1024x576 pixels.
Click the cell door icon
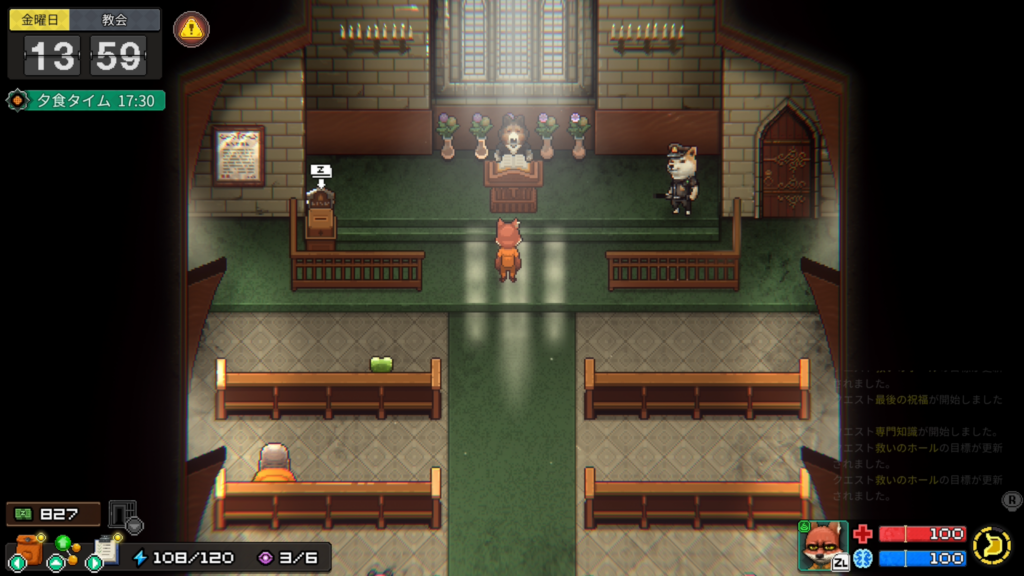pyautogui.click(x=122, y=514)
